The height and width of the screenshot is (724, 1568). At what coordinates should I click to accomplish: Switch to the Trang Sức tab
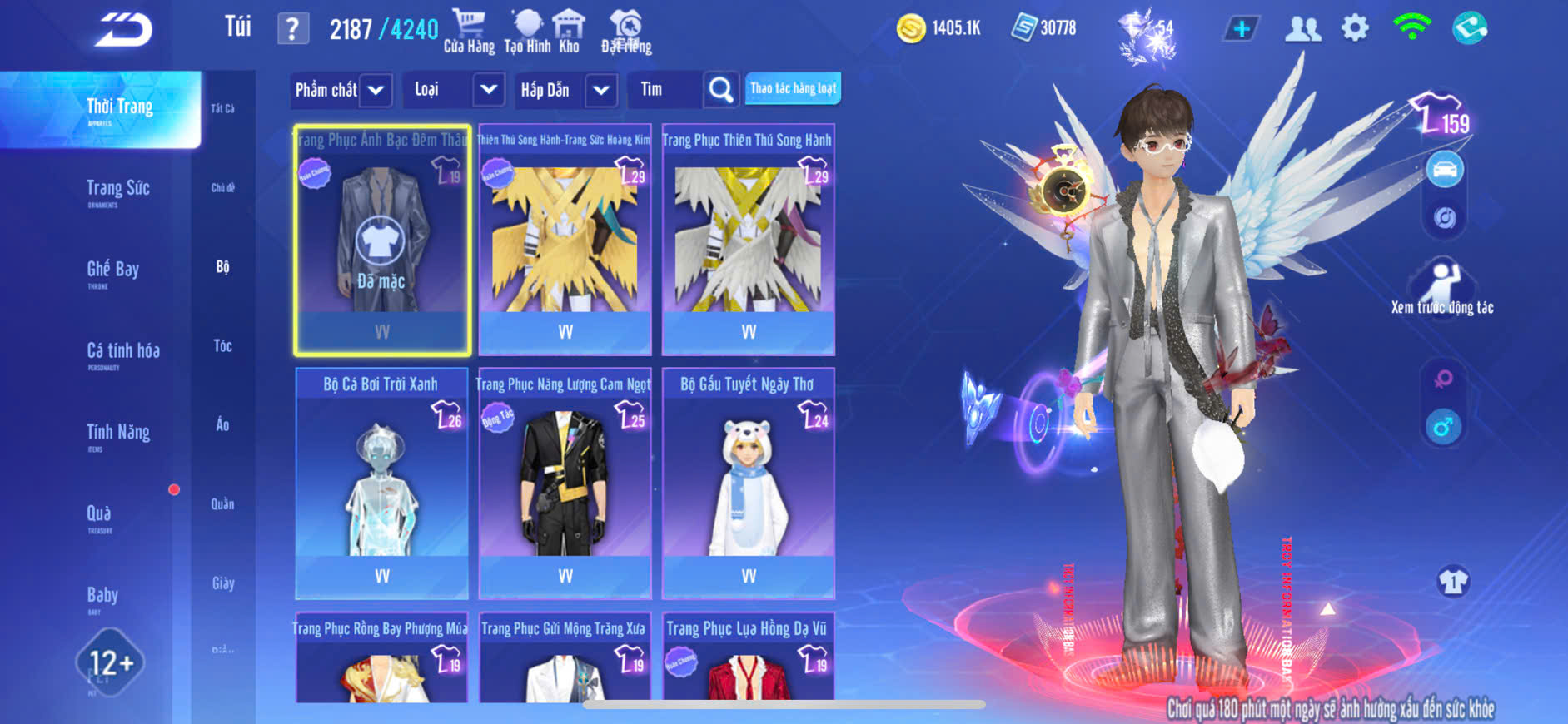coord(118,189)
